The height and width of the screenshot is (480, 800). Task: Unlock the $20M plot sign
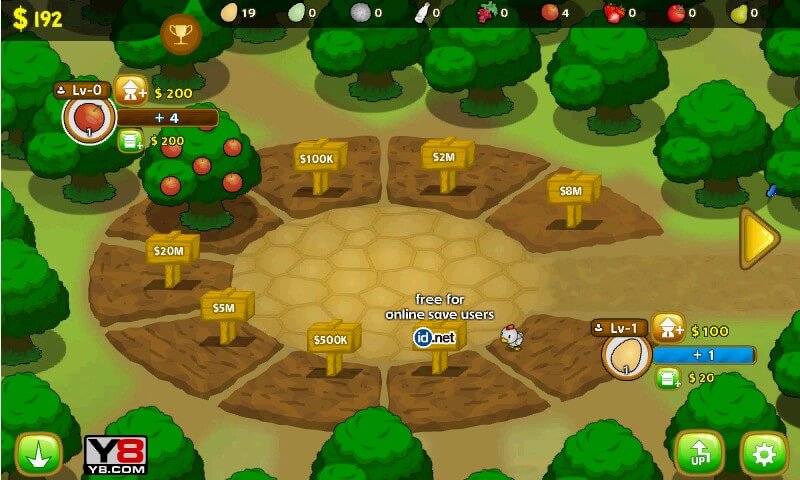point(171,249)
